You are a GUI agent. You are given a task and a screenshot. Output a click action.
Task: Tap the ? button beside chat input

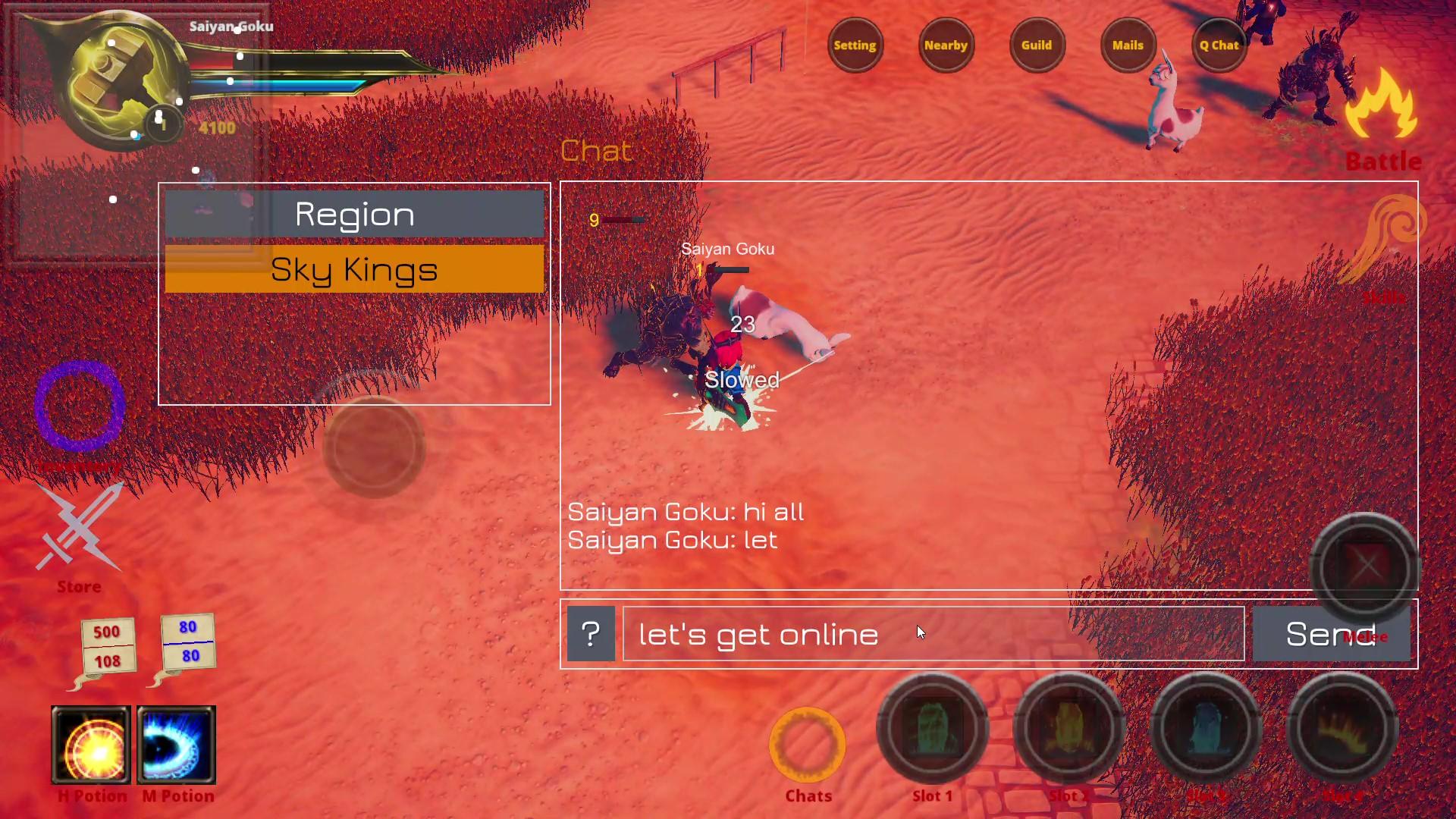[591, 634]
